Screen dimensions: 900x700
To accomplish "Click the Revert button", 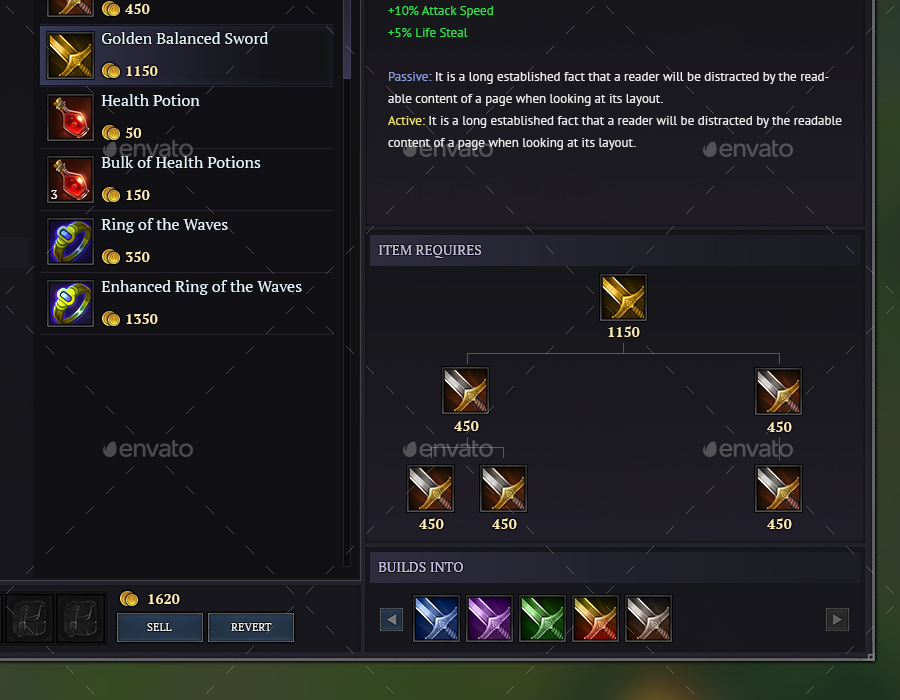I will coord(251,627).
